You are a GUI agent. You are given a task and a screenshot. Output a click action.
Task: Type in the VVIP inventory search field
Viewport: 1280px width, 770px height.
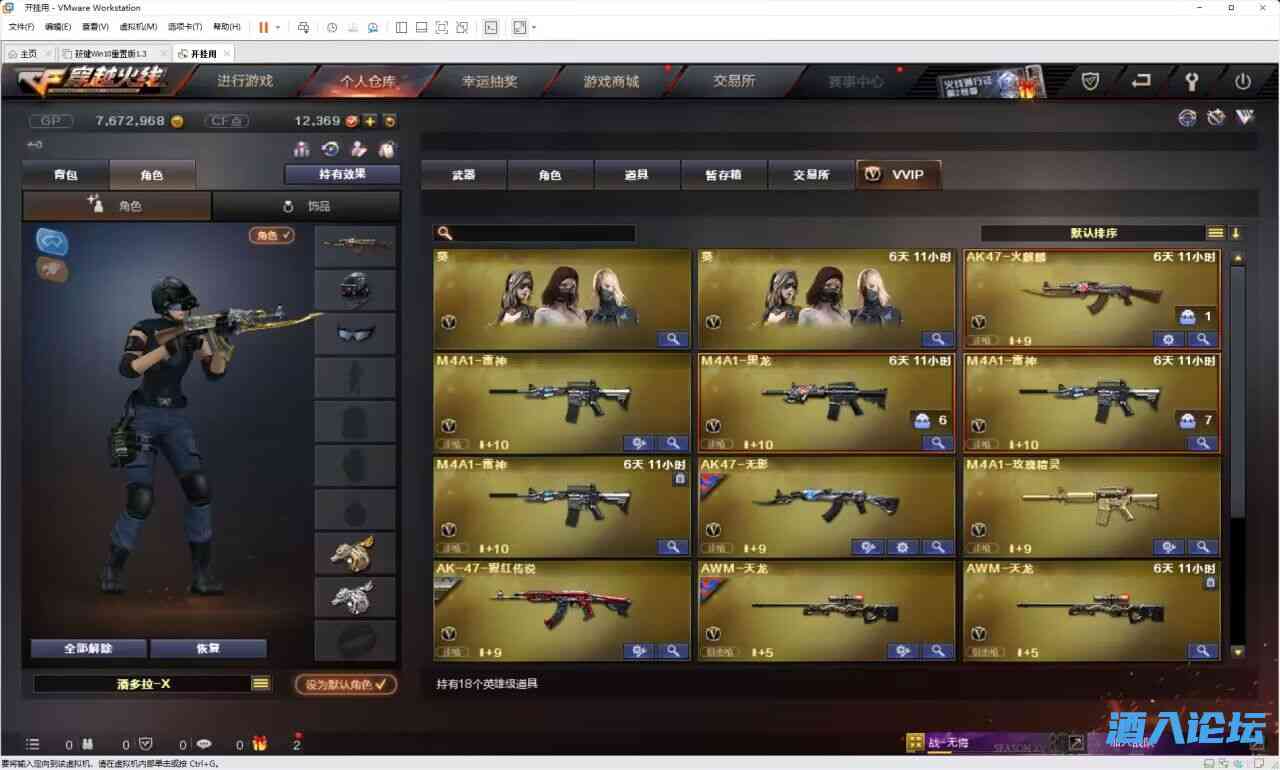point(540,232)
